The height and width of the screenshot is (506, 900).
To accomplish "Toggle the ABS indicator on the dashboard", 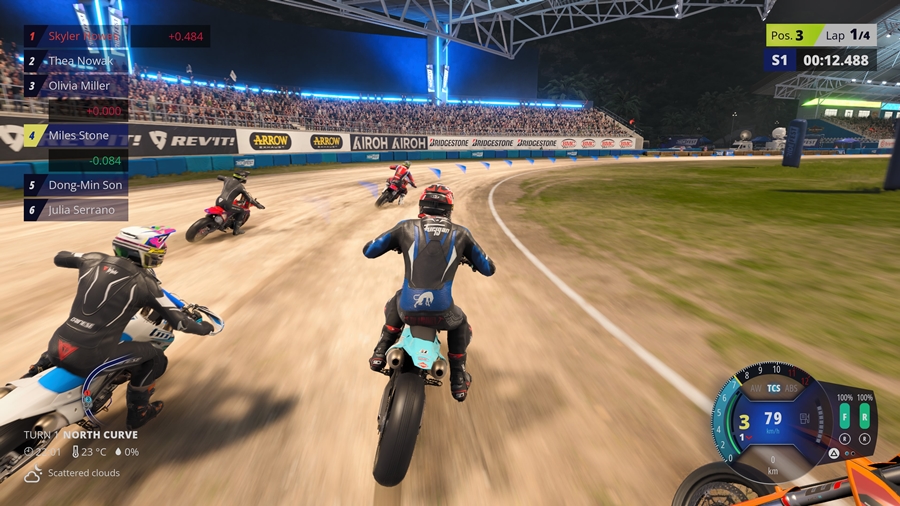I will pos(792,389).
